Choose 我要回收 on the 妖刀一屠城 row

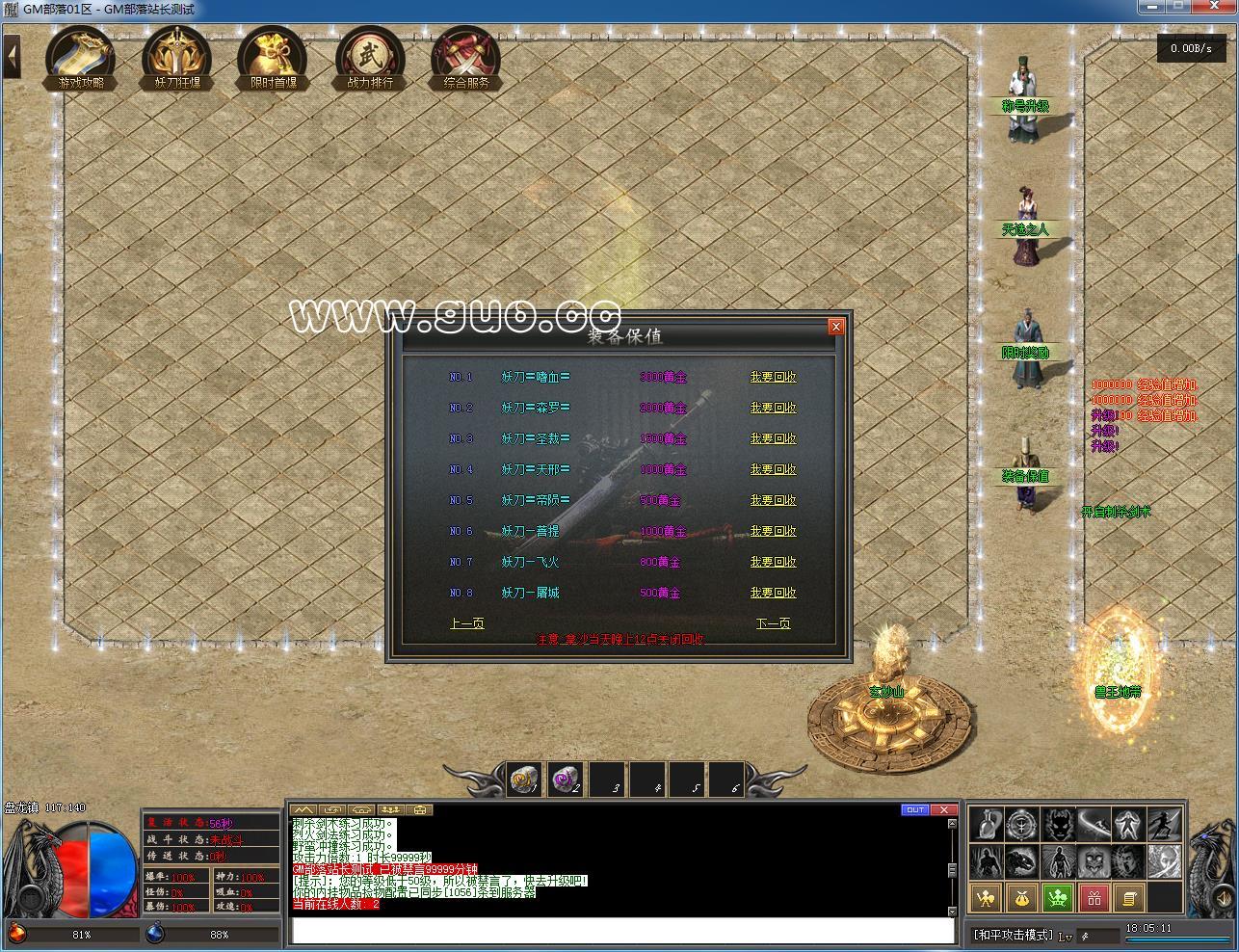[773, 593]
